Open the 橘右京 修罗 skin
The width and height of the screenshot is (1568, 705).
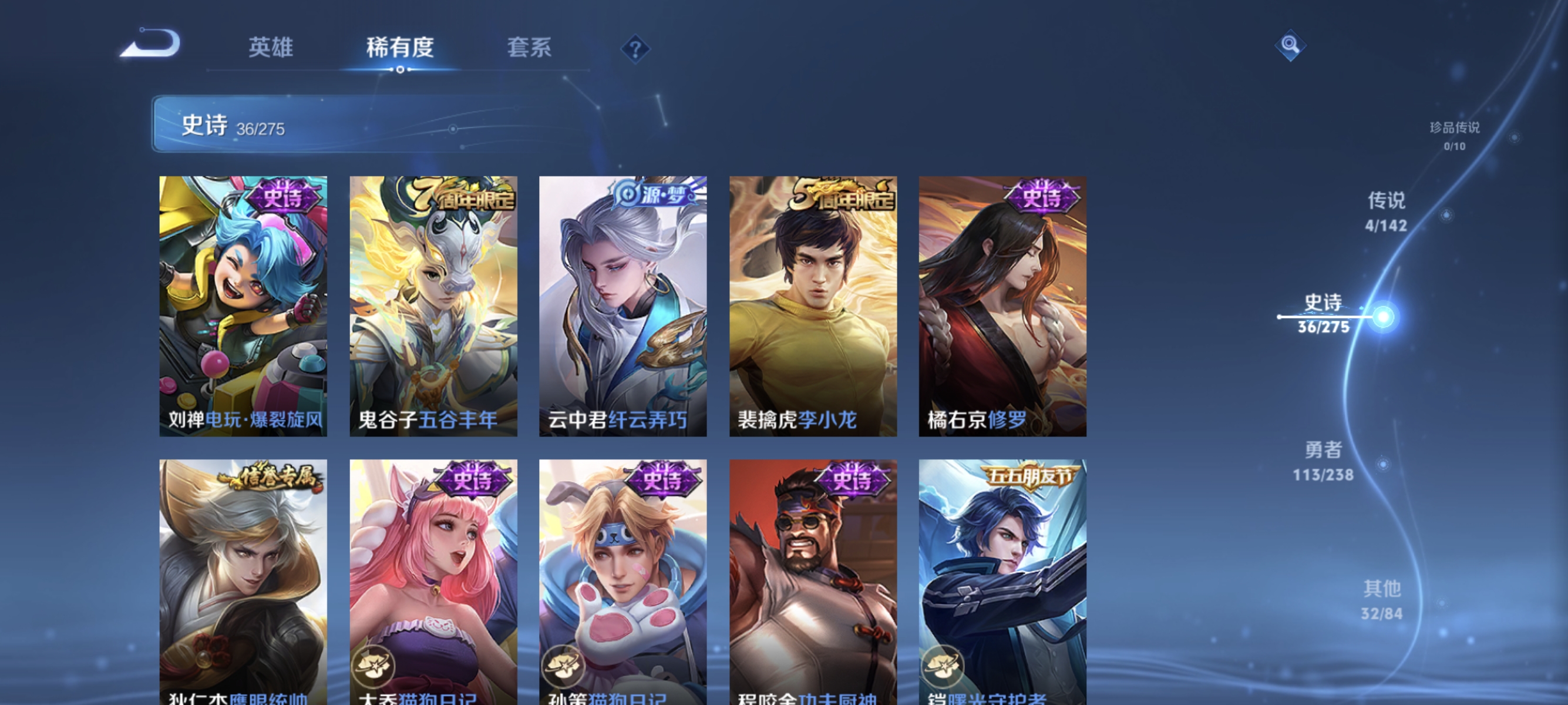coord(1002,304)
